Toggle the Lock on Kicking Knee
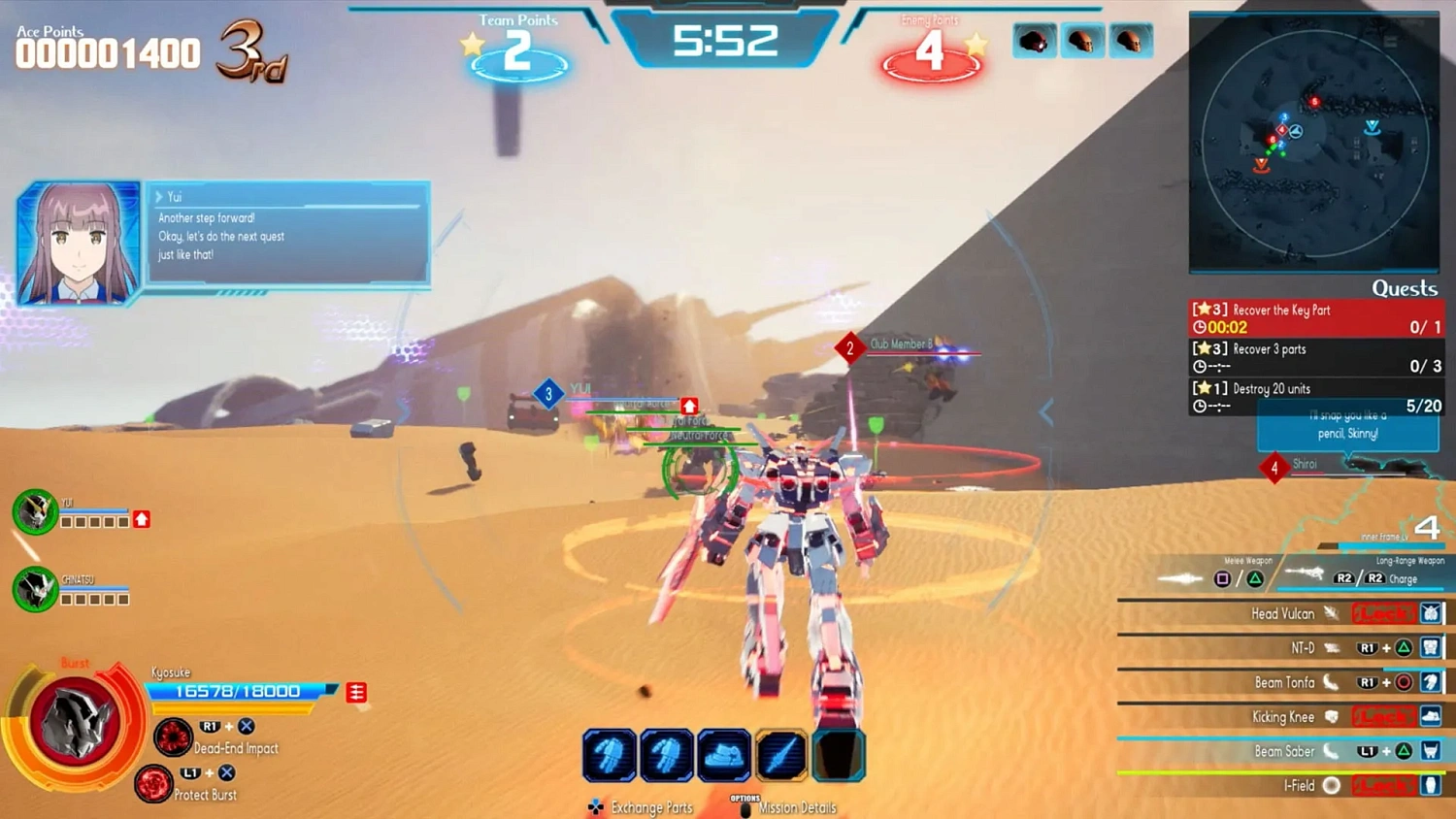The image size is (1456, 819). 1385,716
